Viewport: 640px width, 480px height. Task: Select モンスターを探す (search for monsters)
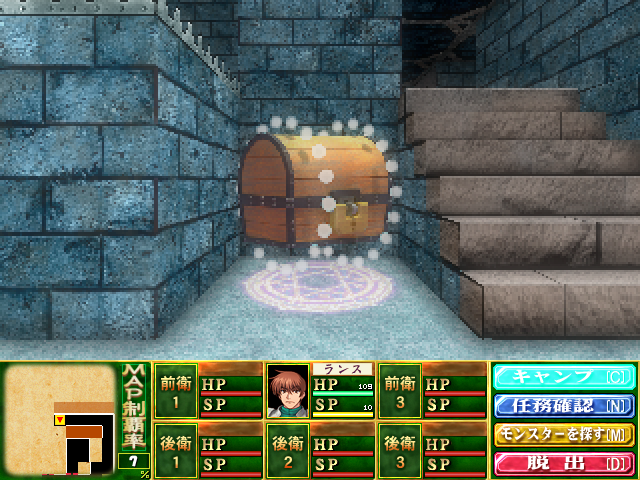(x=562, y=435)
